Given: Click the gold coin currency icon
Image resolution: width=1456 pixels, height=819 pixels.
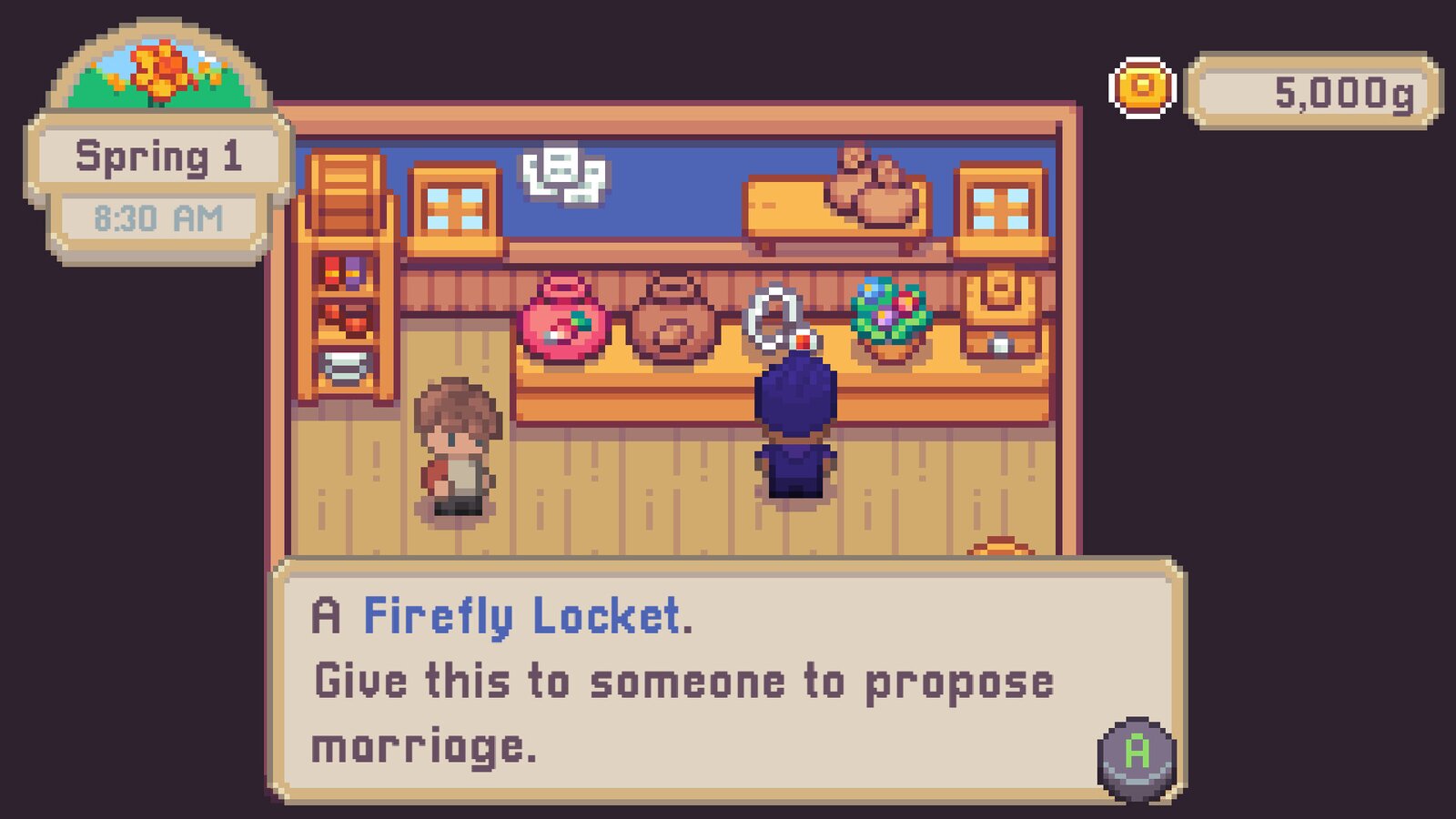Looking at the screenshot, I should [1145, 89].
